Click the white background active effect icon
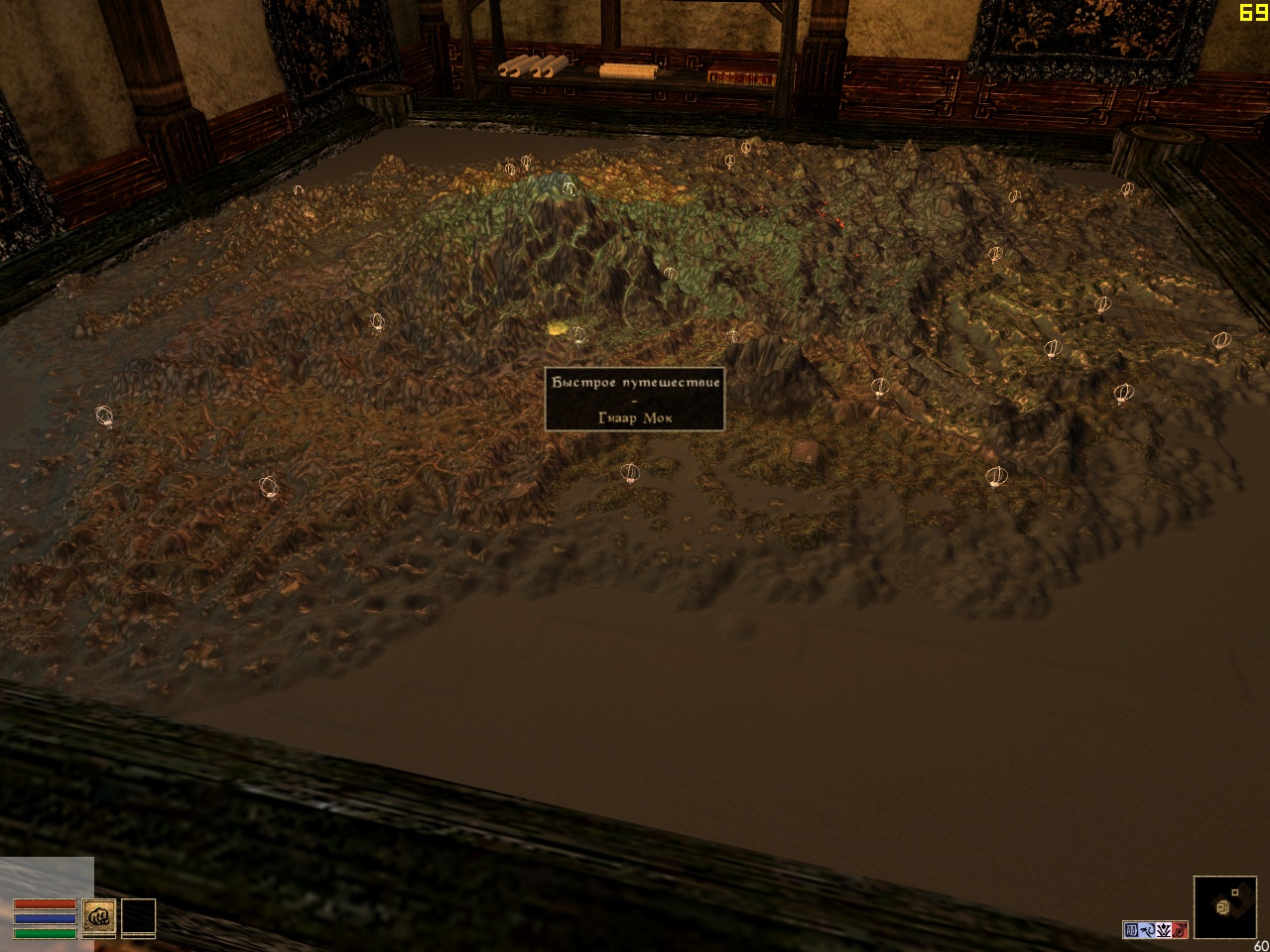 (1164, 930)
